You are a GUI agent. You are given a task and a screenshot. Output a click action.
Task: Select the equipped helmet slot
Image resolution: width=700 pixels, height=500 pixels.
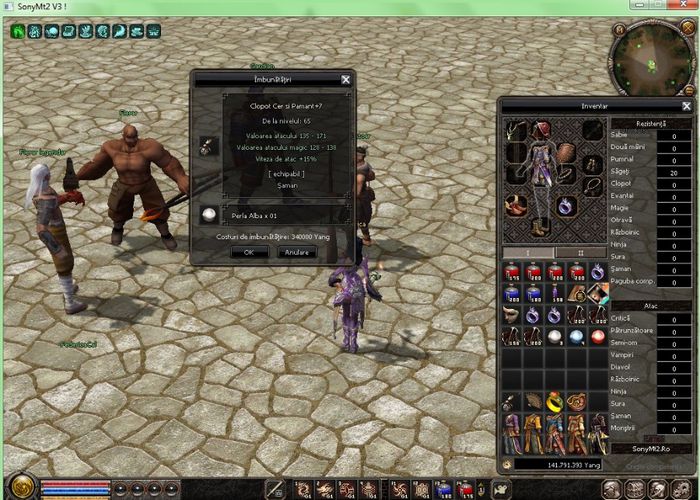click(541, 130)
